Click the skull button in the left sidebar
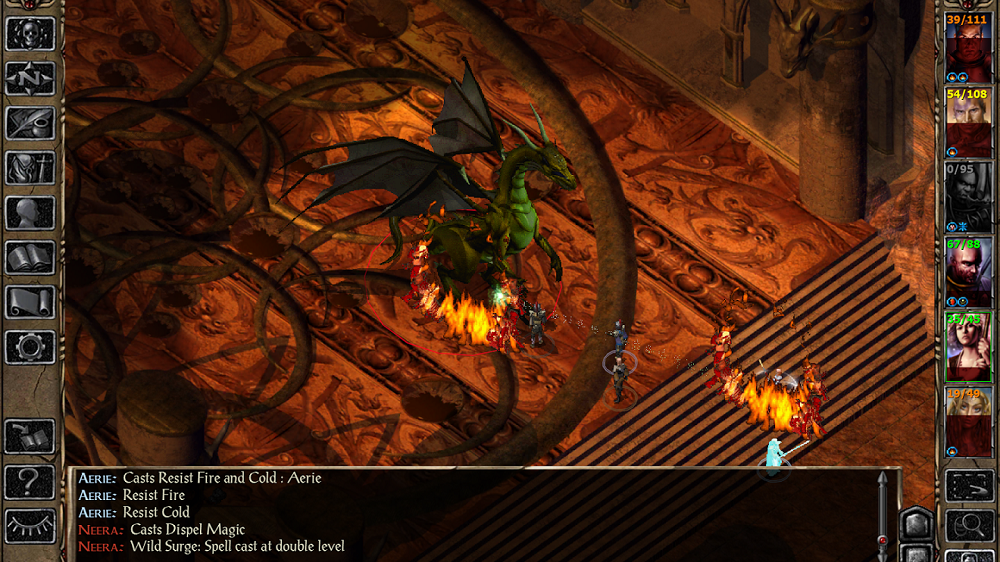 pyautogui.click(x=30, y=33)
